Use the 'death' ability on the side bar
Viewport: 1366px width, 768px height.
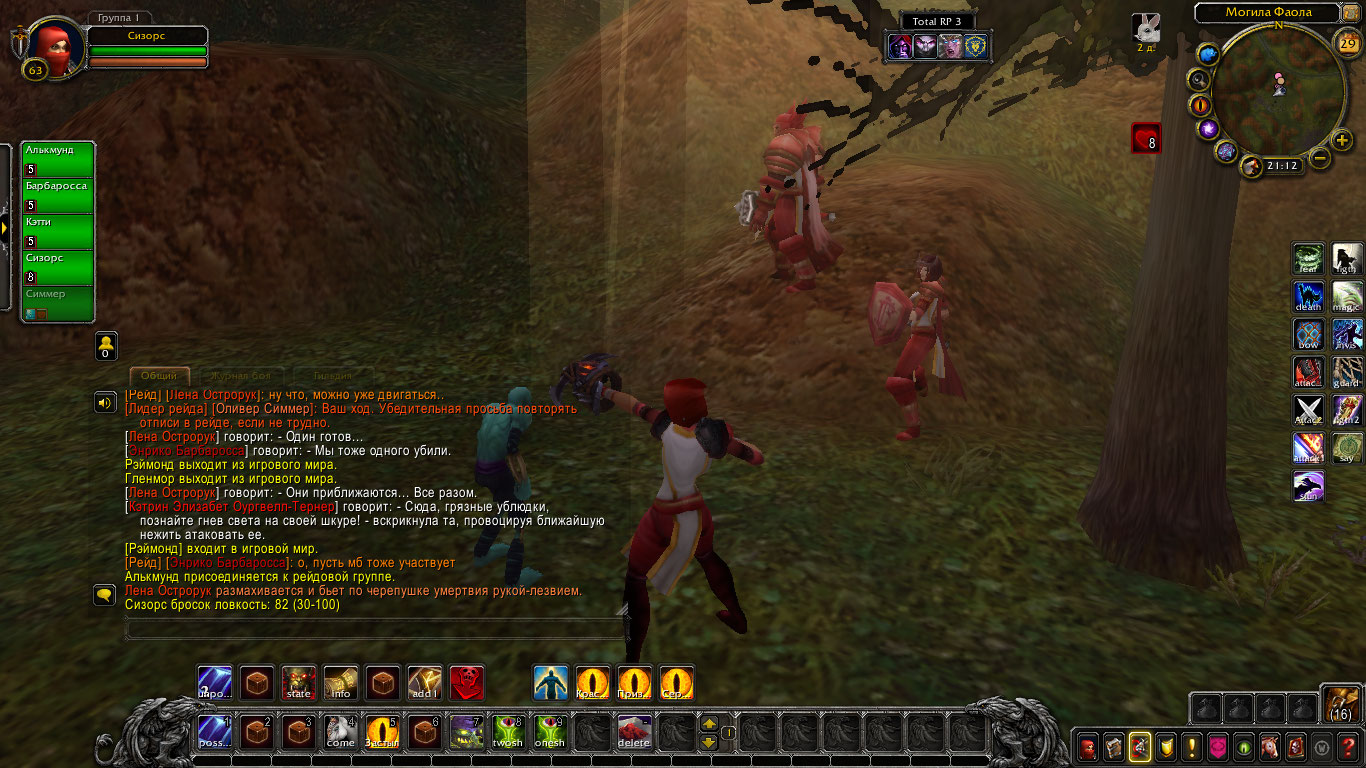pyautogui.click(x=1309, y=297)
